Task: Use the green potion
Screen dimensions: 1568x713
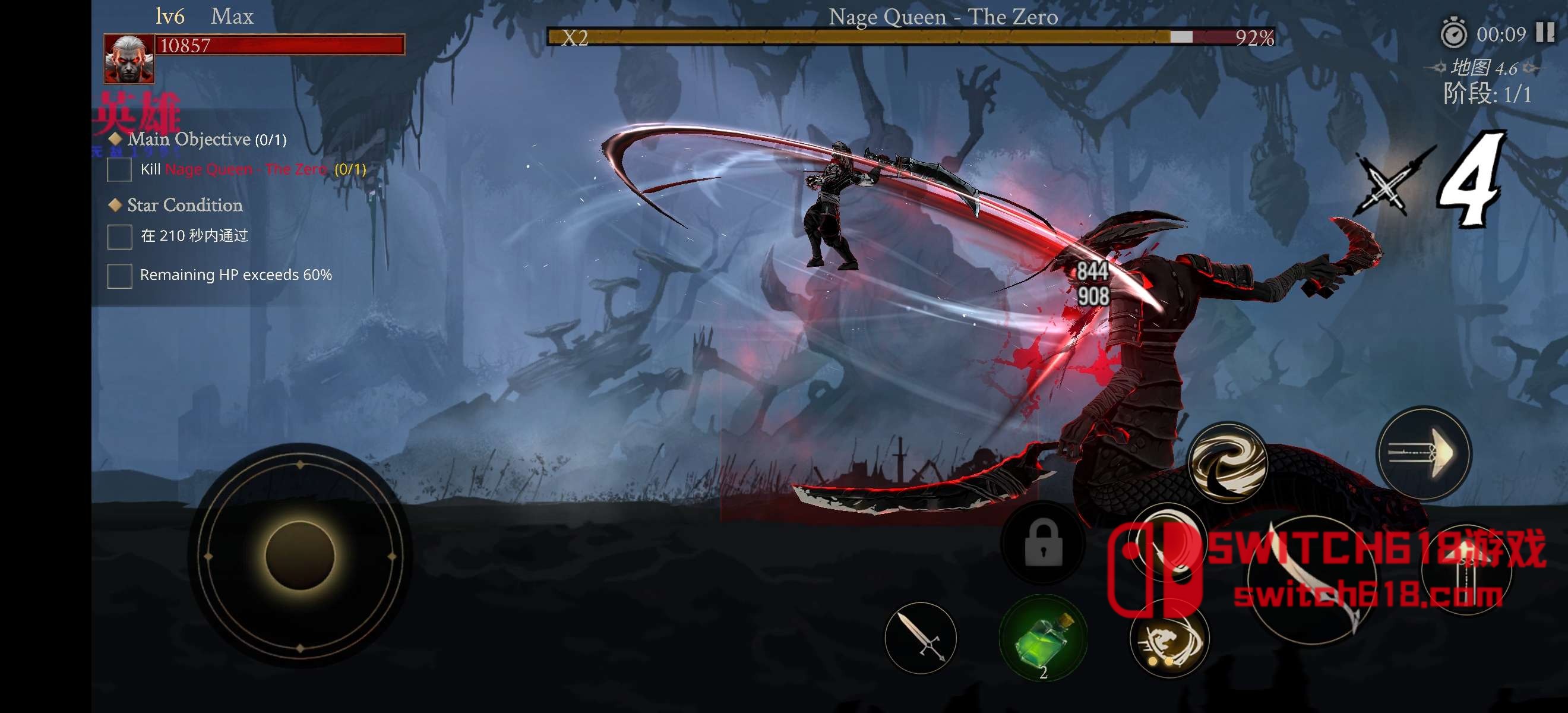Action: pyautogui.click(x=1044, y=638)
